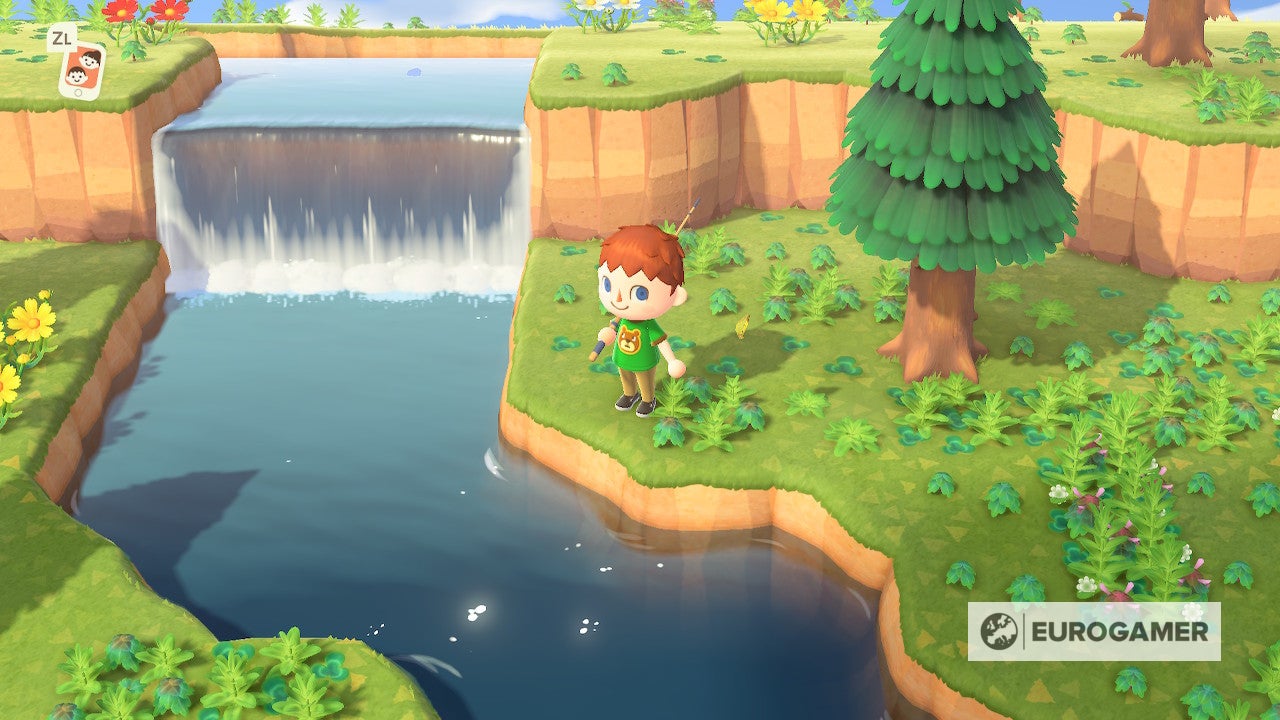The image size is (1280, 720).
Task: Click the home button circle on the NookPhone
Action: tap(78, 92)
